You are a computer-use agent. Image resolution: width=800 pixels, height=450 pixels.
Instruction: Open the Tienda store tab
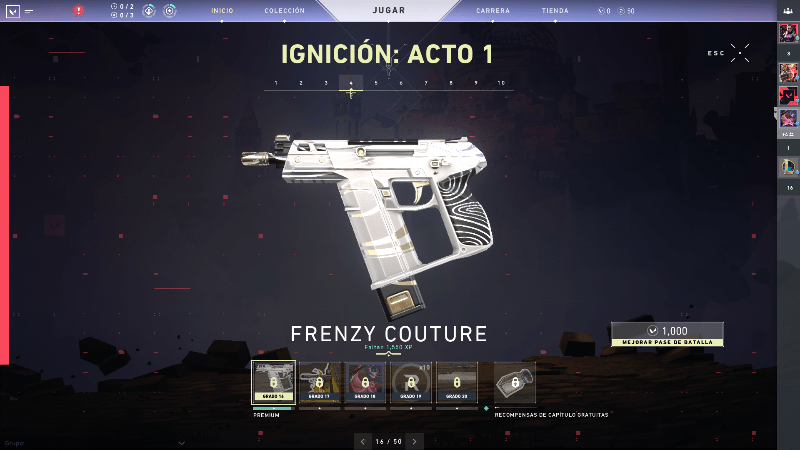tap(555, 11)
